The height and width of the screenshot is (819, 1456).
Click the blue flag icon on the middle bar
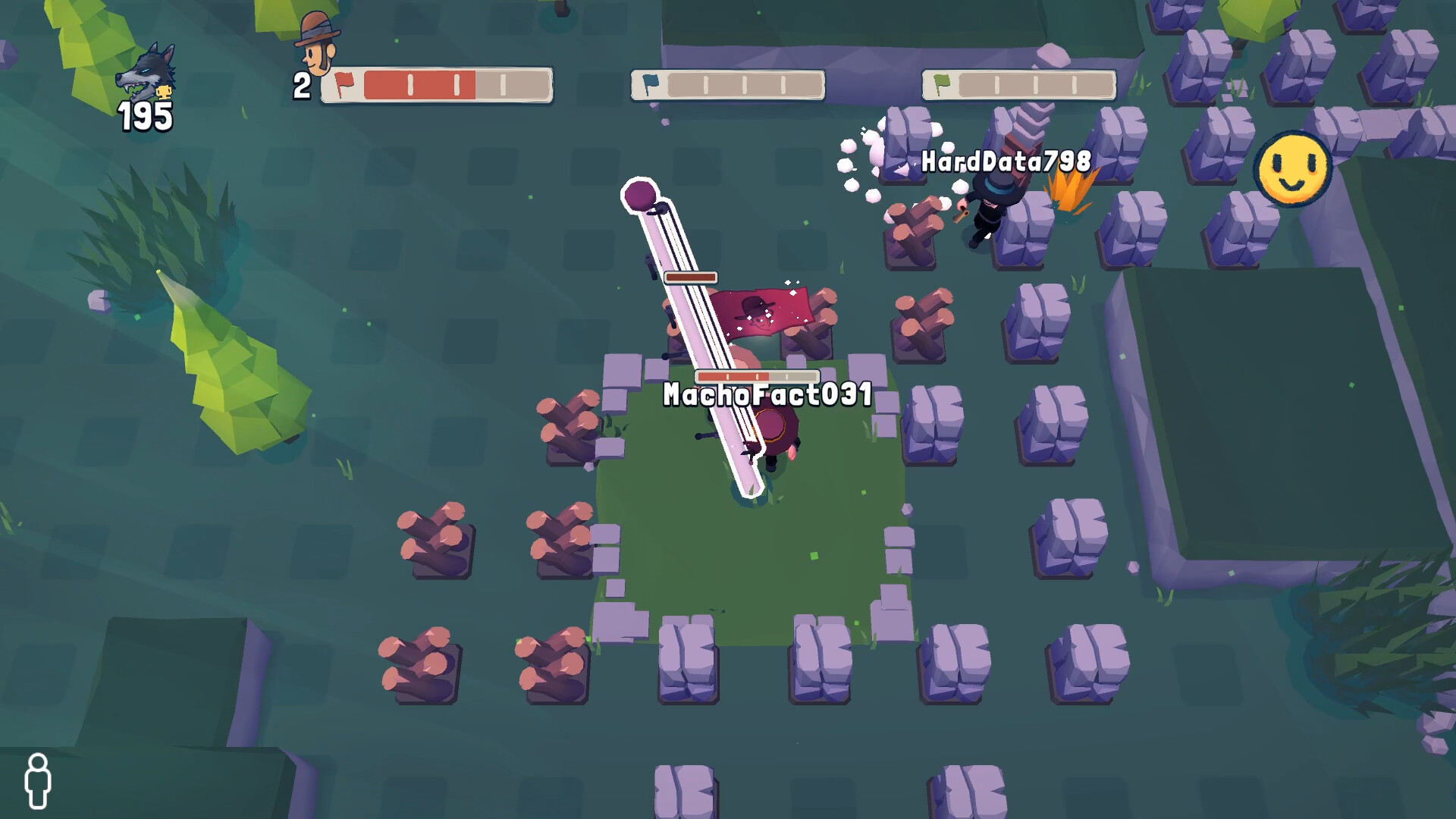click(x=650, y=84)
